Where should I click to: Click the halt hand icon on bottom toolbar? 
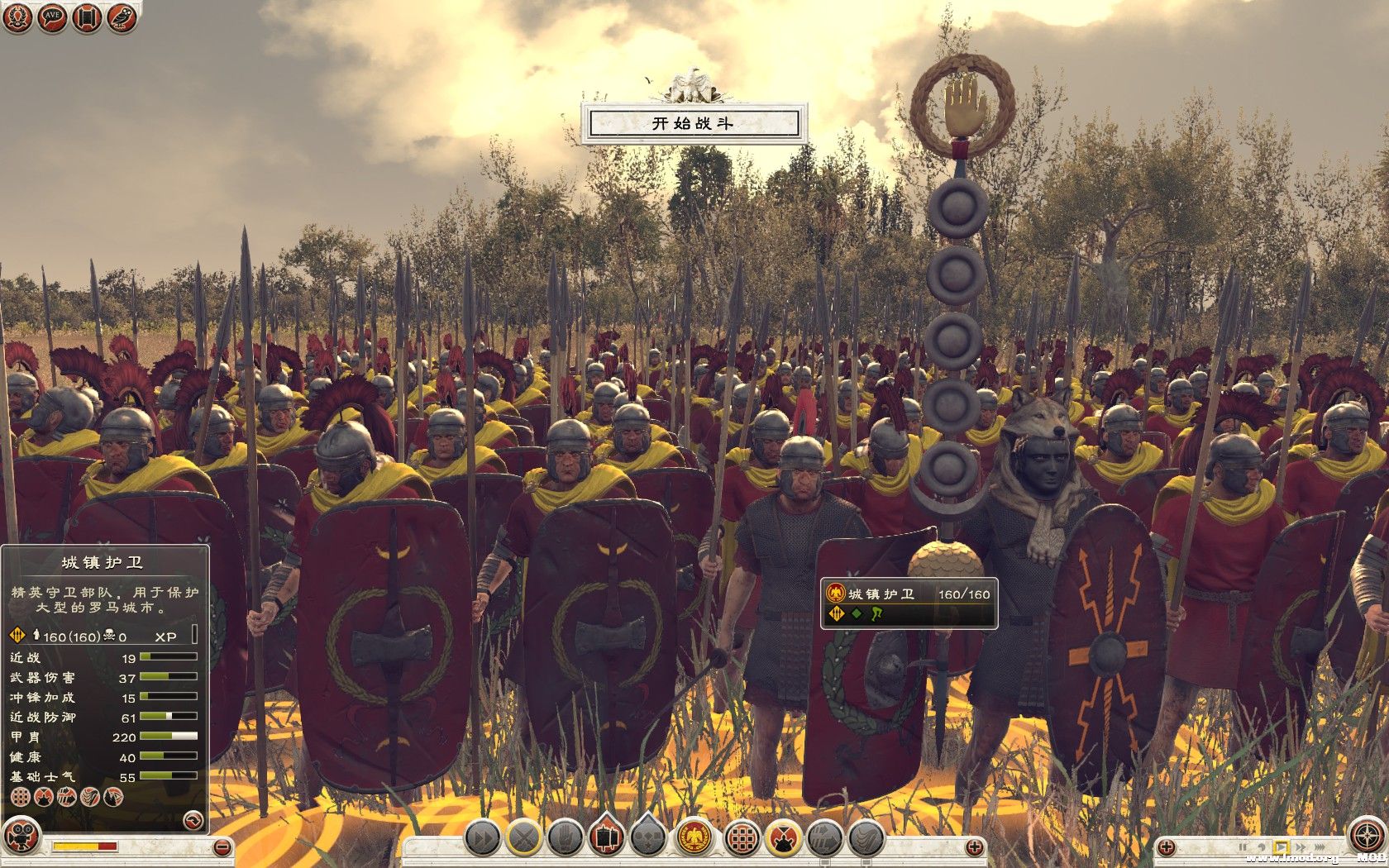point(567,837)
